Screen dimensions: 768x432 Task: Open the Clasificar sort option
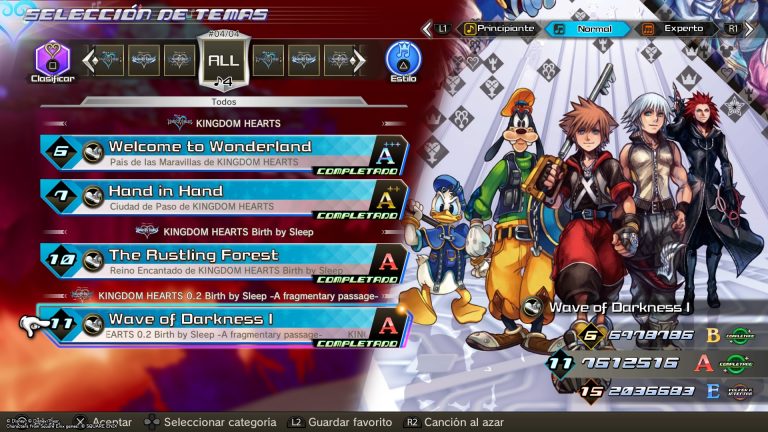point(53,60)
